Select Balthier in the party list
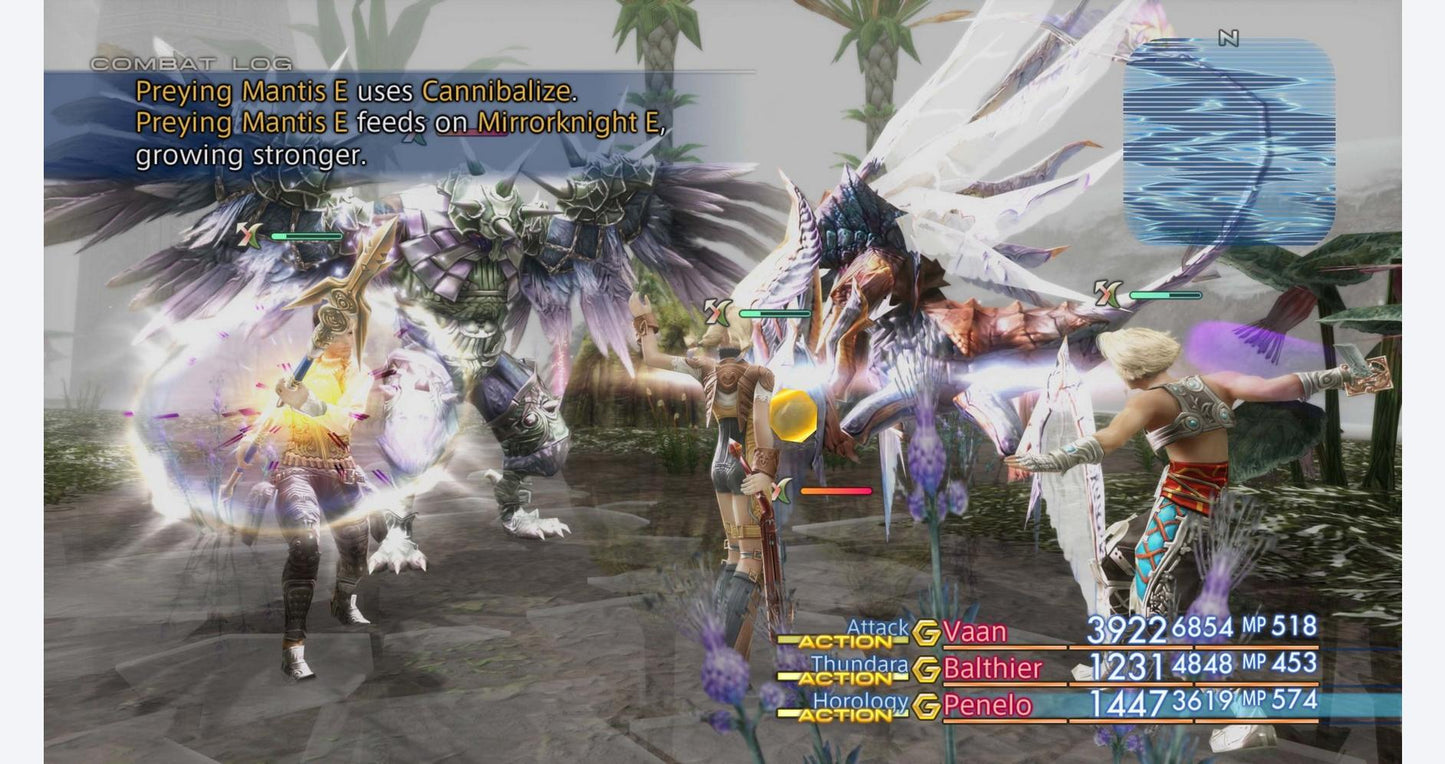 pos(992,668)
